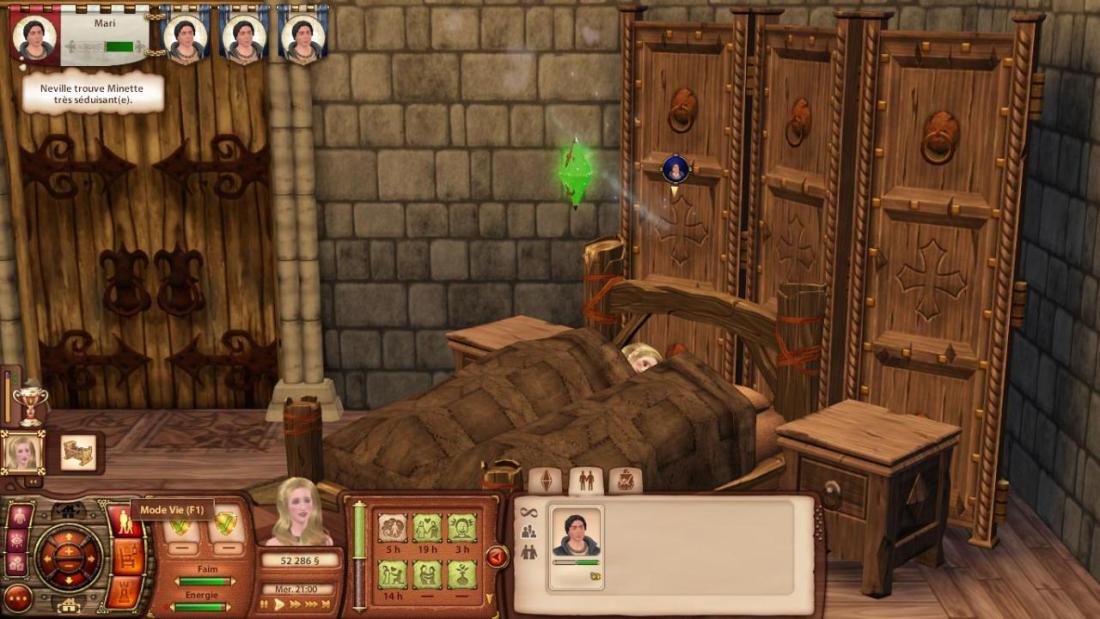Pause the game with the pause control
The image size is (1100, 619).
click(264, 604)
